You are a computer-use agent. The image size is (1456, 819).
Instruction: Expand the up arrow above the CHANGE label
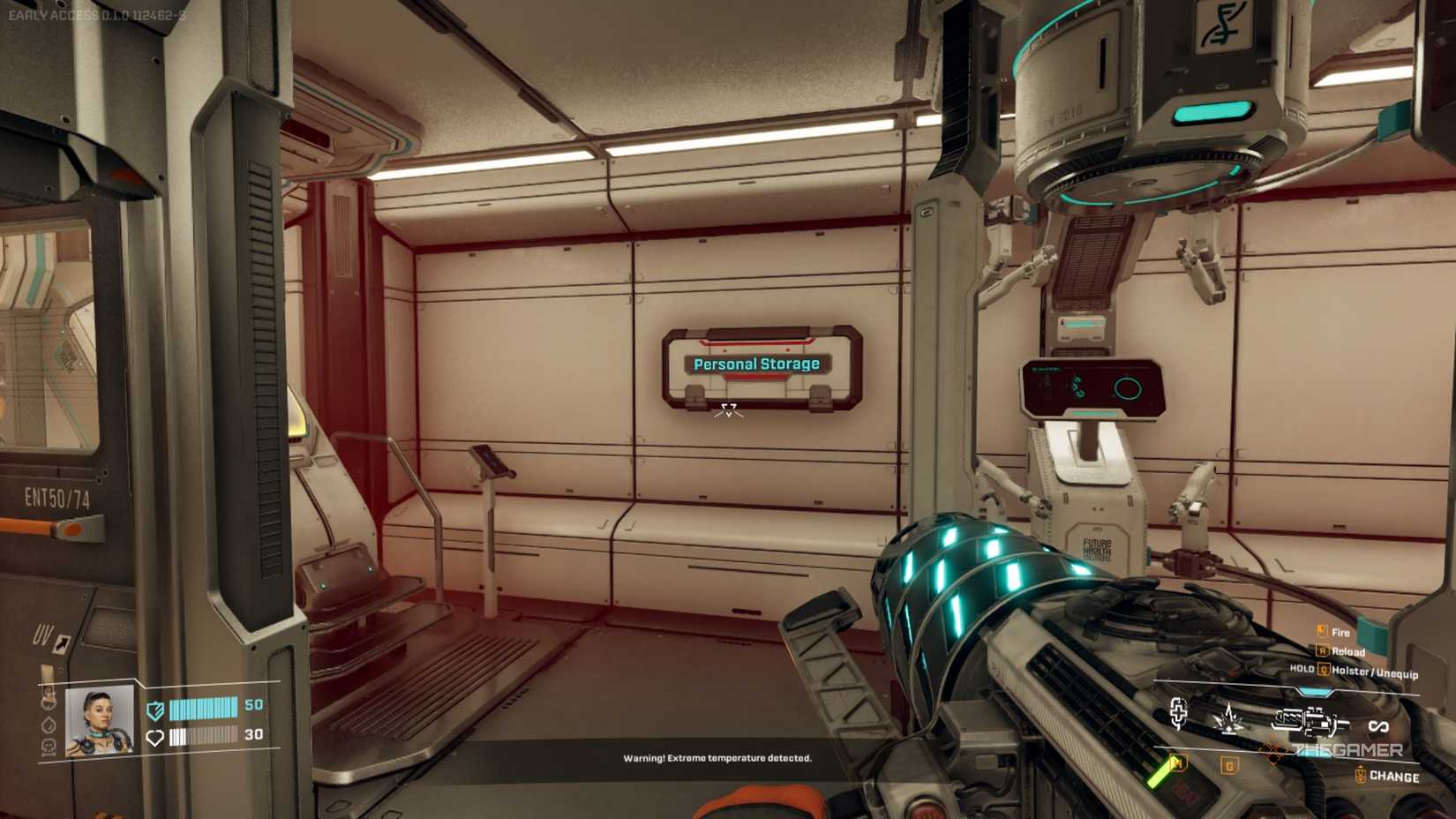pyautogui.click(x=1361, y=766)
